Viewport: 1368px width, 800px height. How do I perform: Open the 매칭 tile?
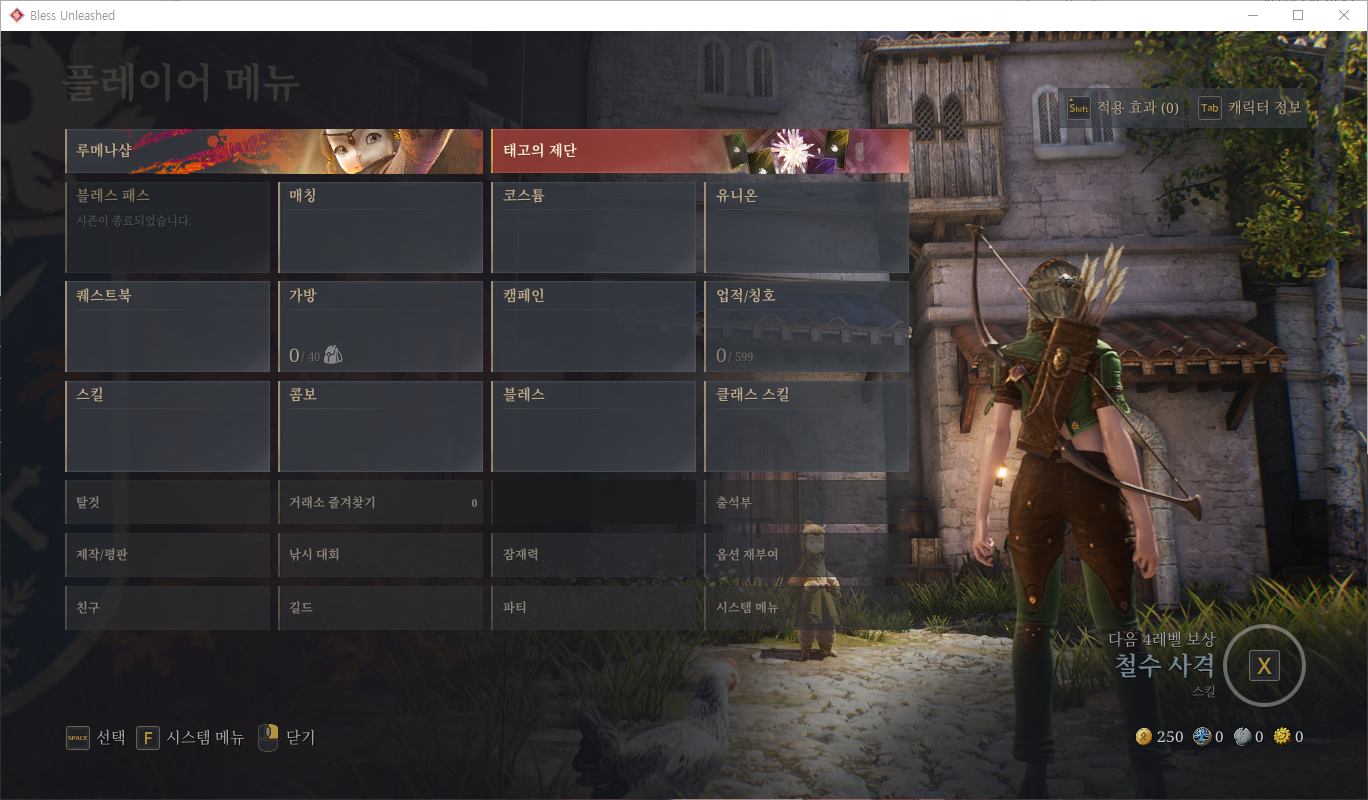[x=380, y=227]
